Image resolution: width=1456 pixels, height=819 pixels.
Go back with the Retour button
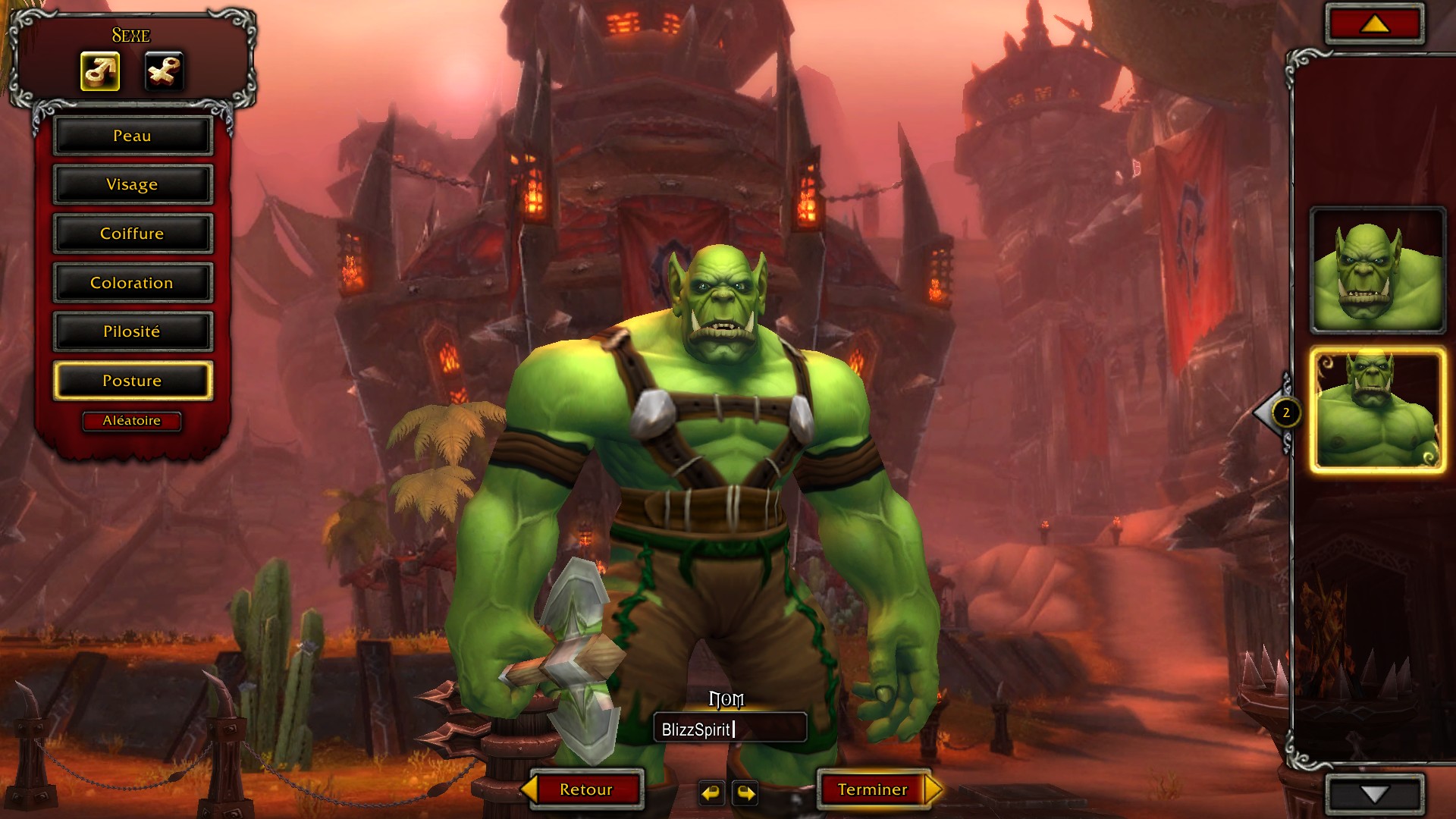coord(585,789)
